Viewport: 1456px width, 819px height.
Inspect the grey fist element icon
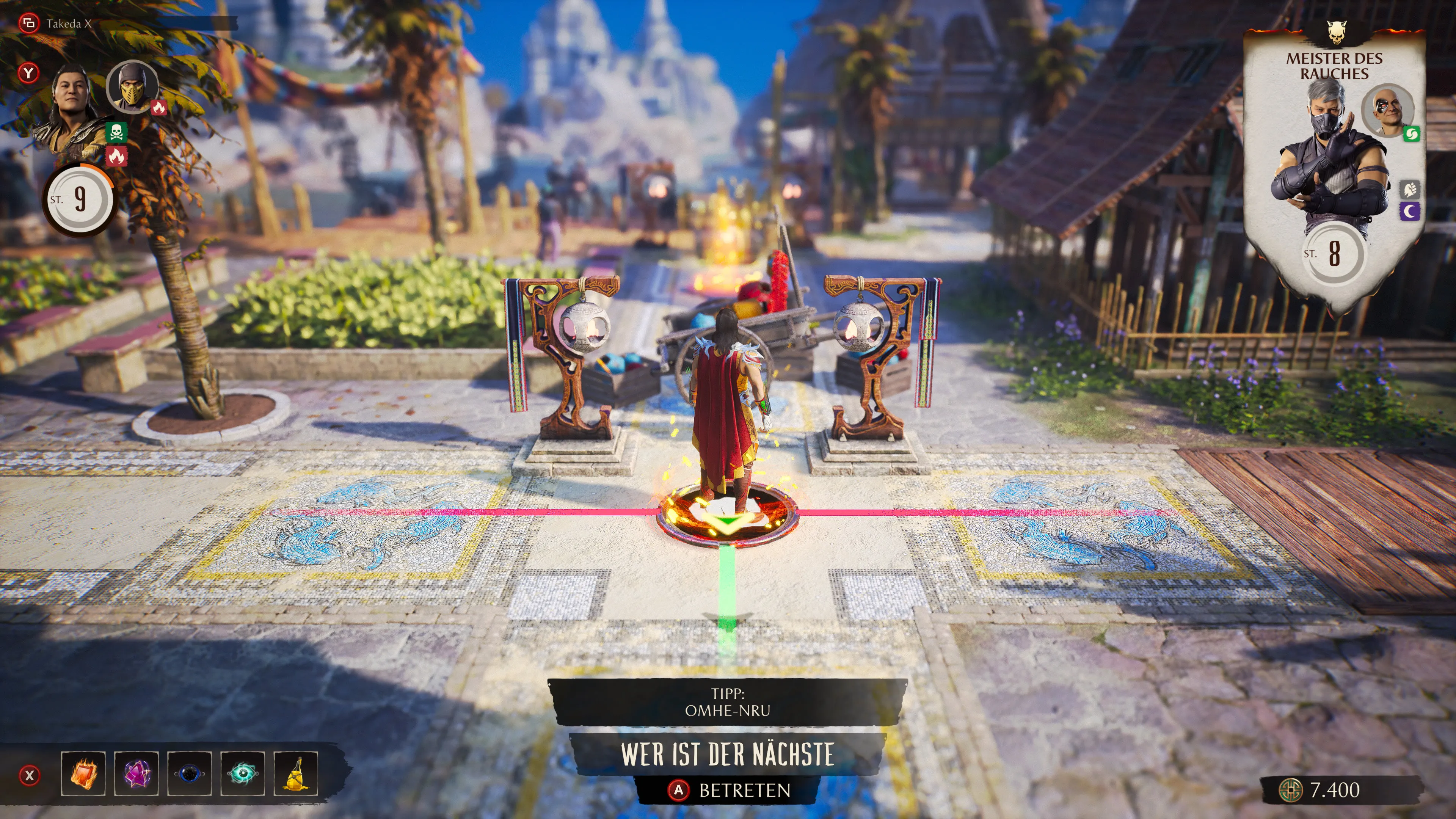(x=1410, y=189)
